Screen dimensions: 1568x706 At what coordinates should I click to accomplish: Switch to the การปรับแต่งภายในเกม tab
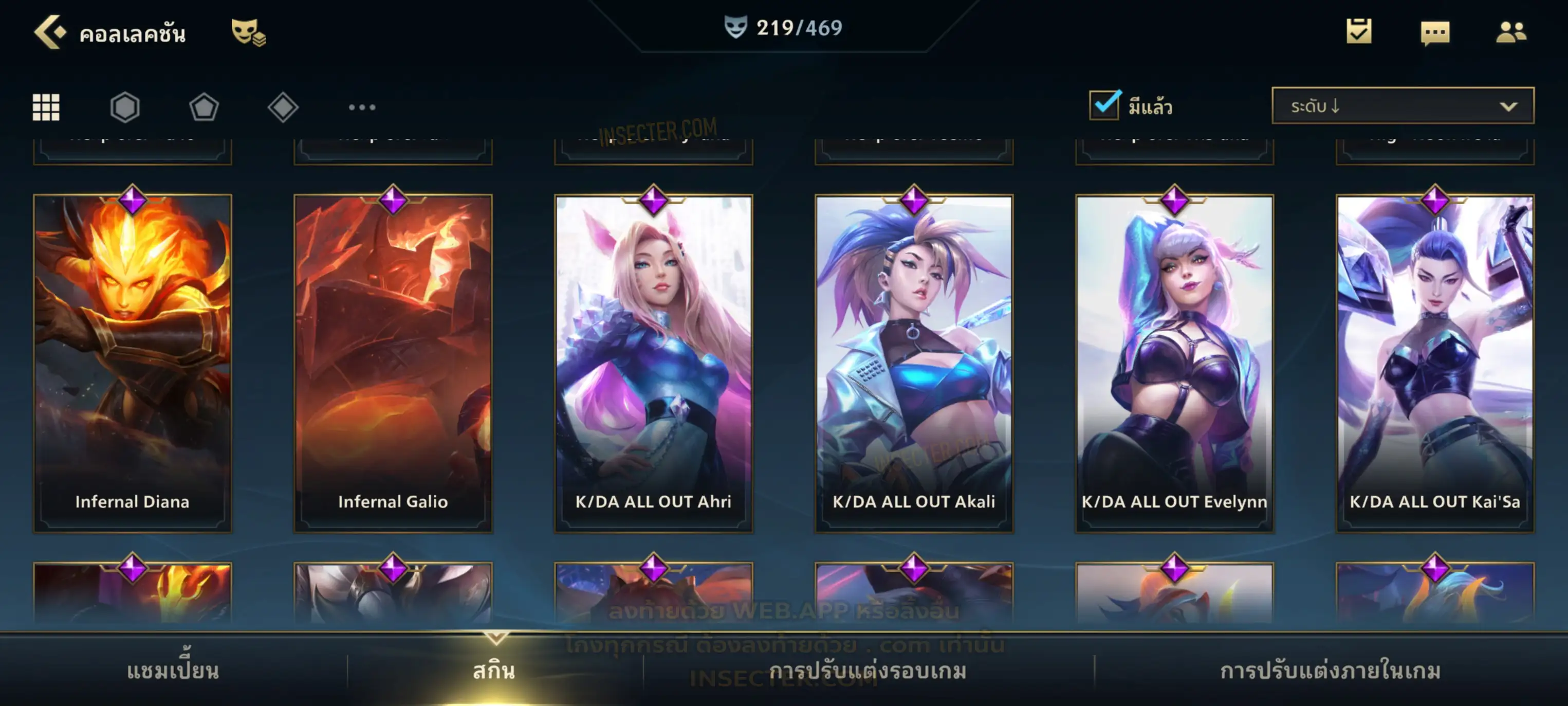click(x=1331, y=671)
